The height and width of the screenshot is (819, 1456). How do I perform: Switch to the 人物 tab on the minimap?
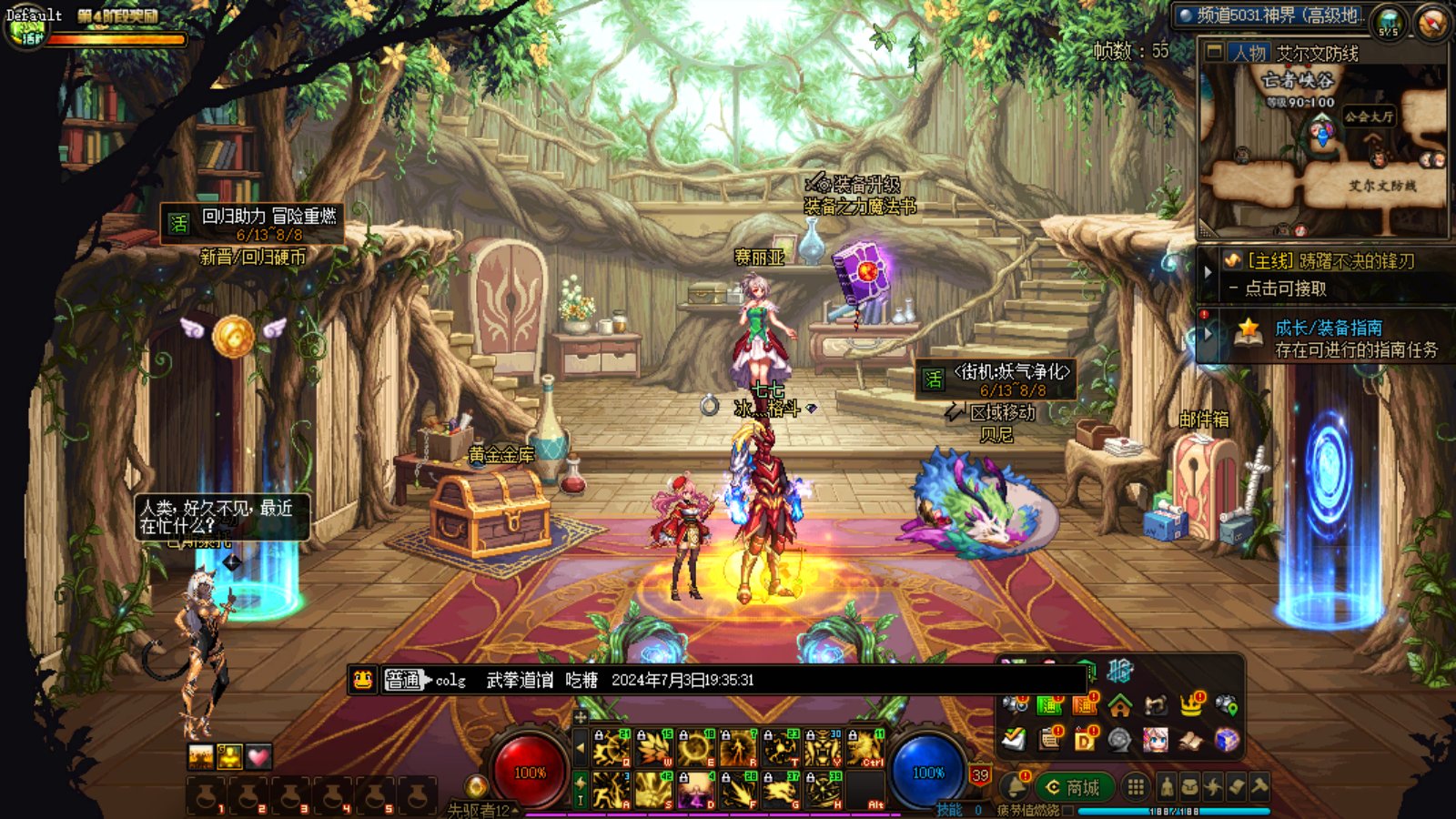pos(1249,54)
